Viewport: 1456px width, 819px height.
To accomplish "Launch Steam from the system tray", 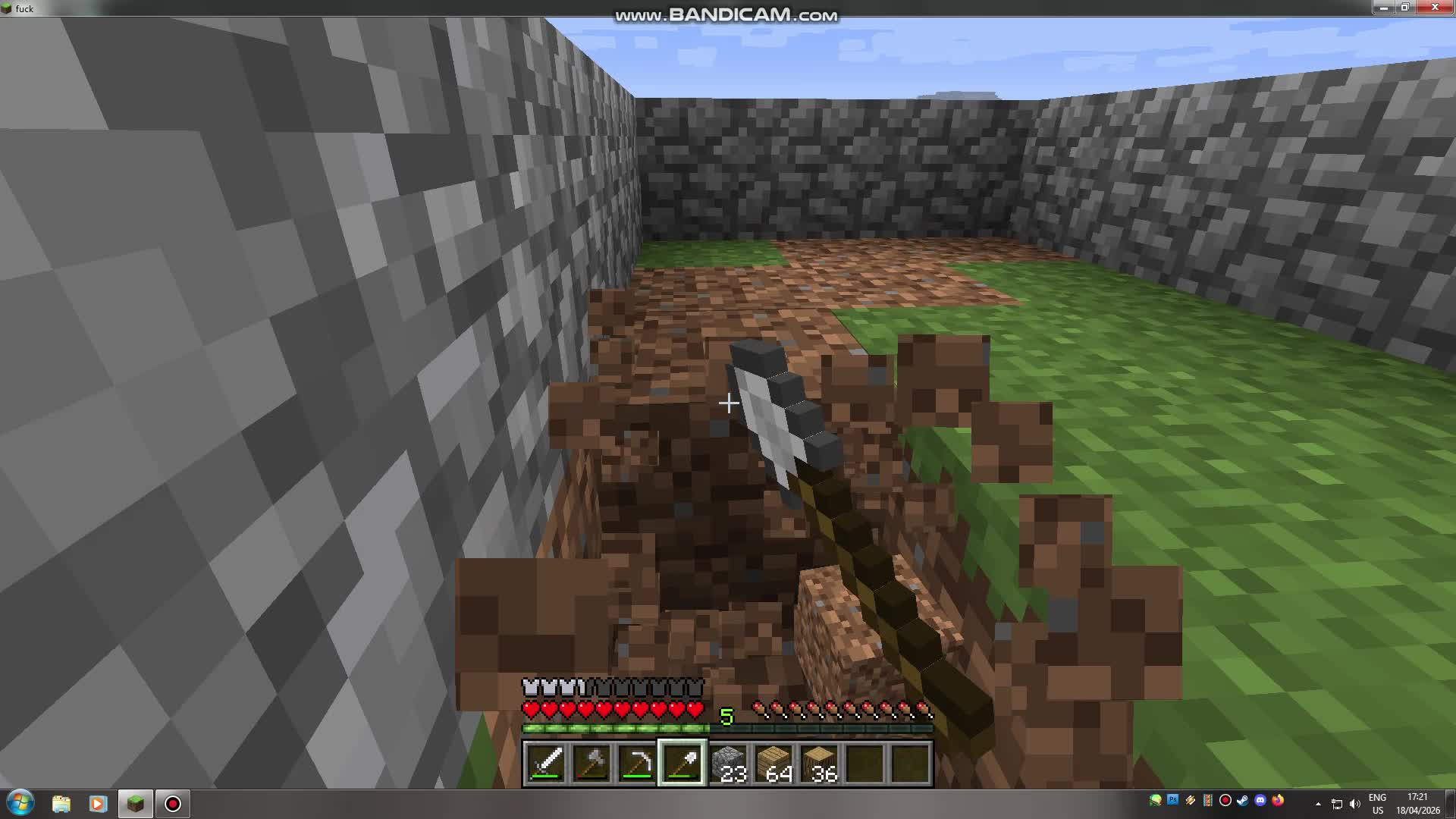I will [1242, 801].
